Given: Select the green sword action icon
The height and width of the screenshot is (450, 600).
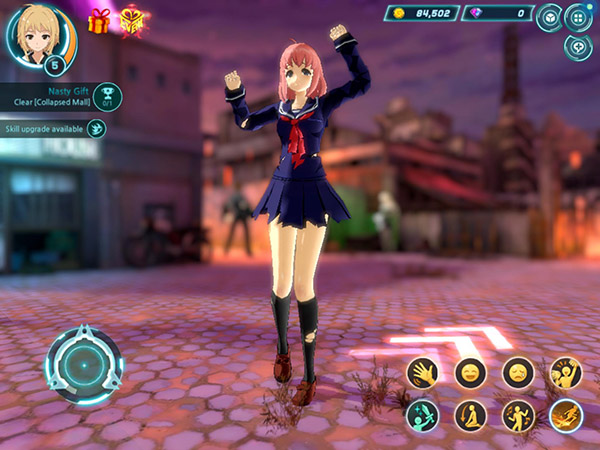Looking at the screenshot, I should click(x=424, y=415).
